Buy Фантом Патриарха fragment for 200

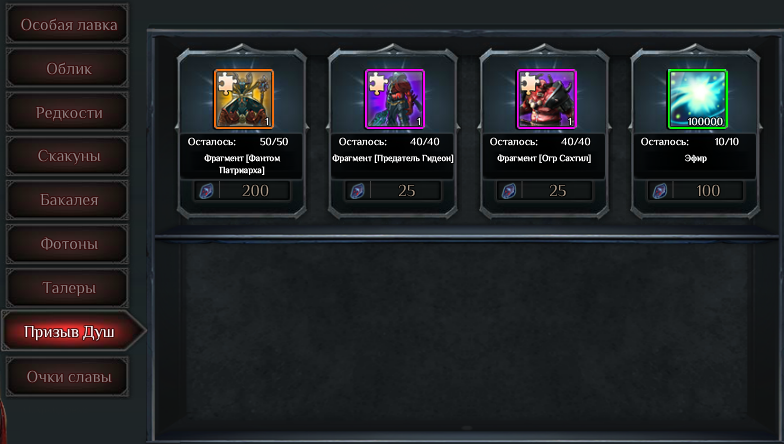tap(243, 191)
